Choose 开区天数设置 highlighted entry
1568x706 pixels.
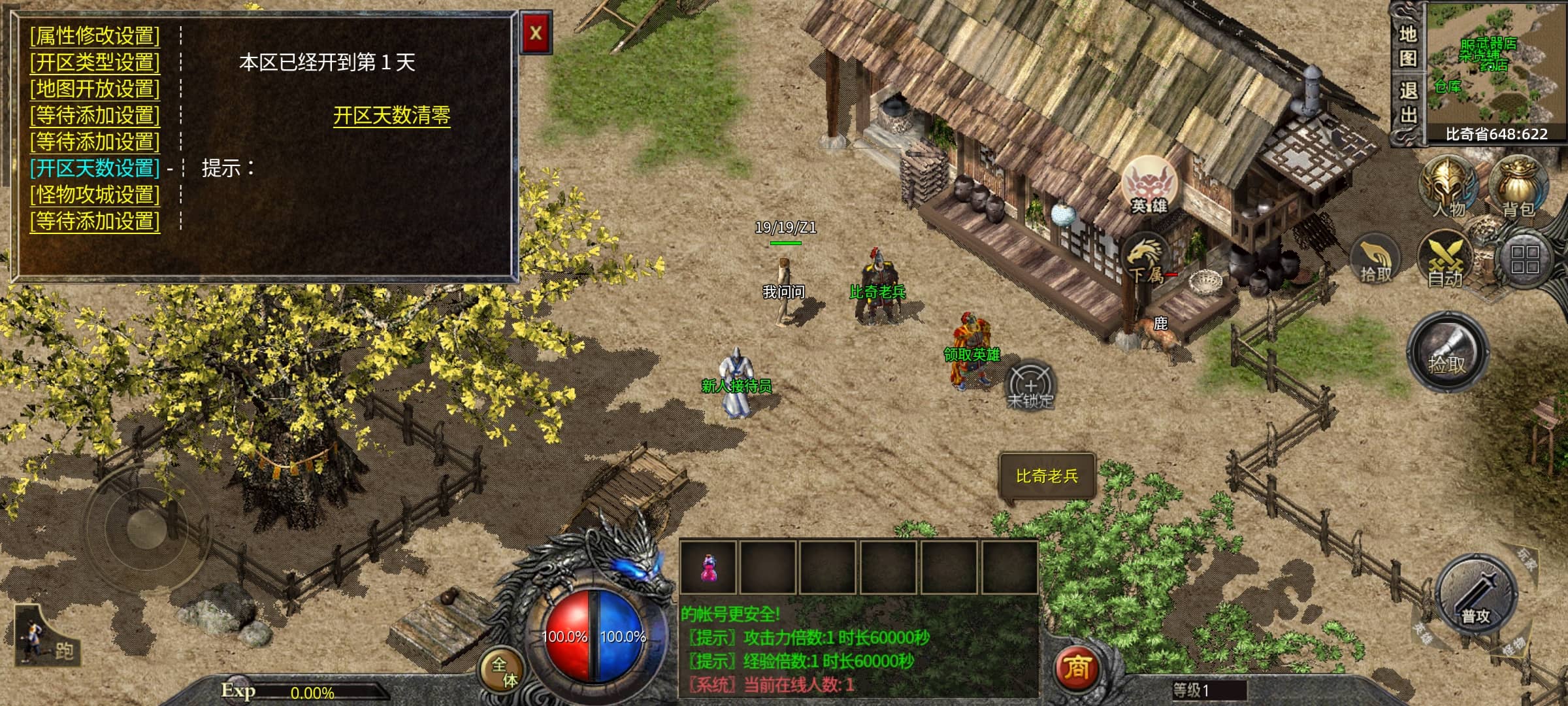(x=95, y=168)
